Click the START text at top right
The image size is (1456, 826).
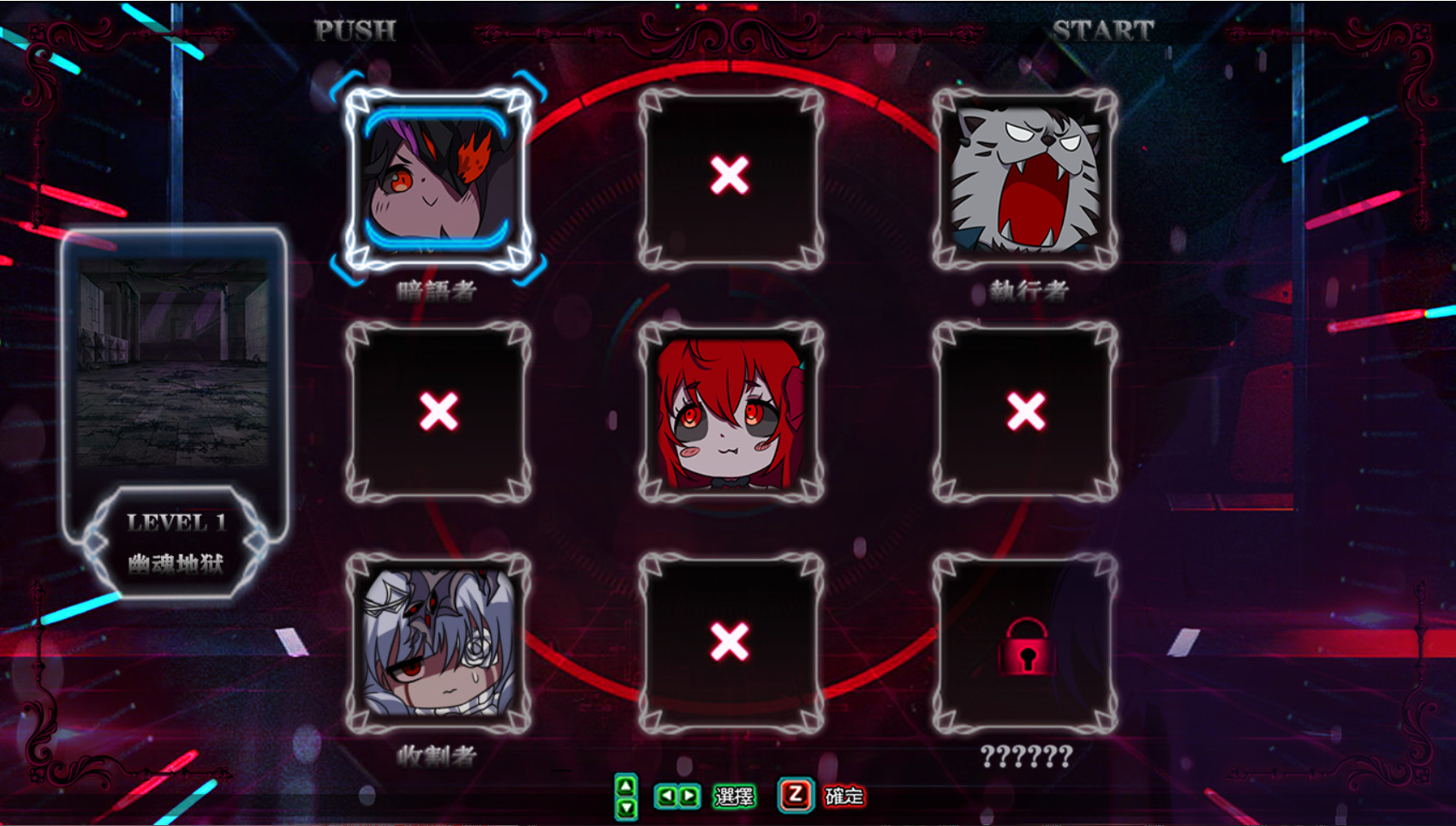pos(1105,30)
